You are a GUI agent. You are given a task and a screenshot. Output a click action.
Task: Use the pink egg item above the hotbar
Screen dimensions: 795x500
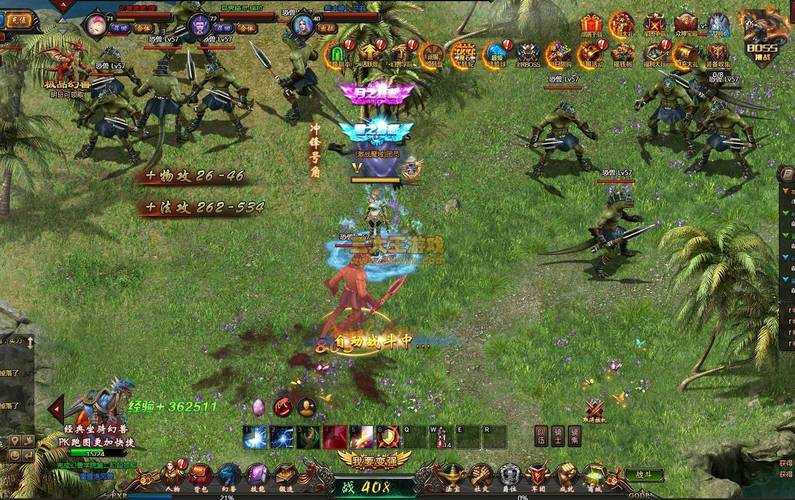pos(258,407)
